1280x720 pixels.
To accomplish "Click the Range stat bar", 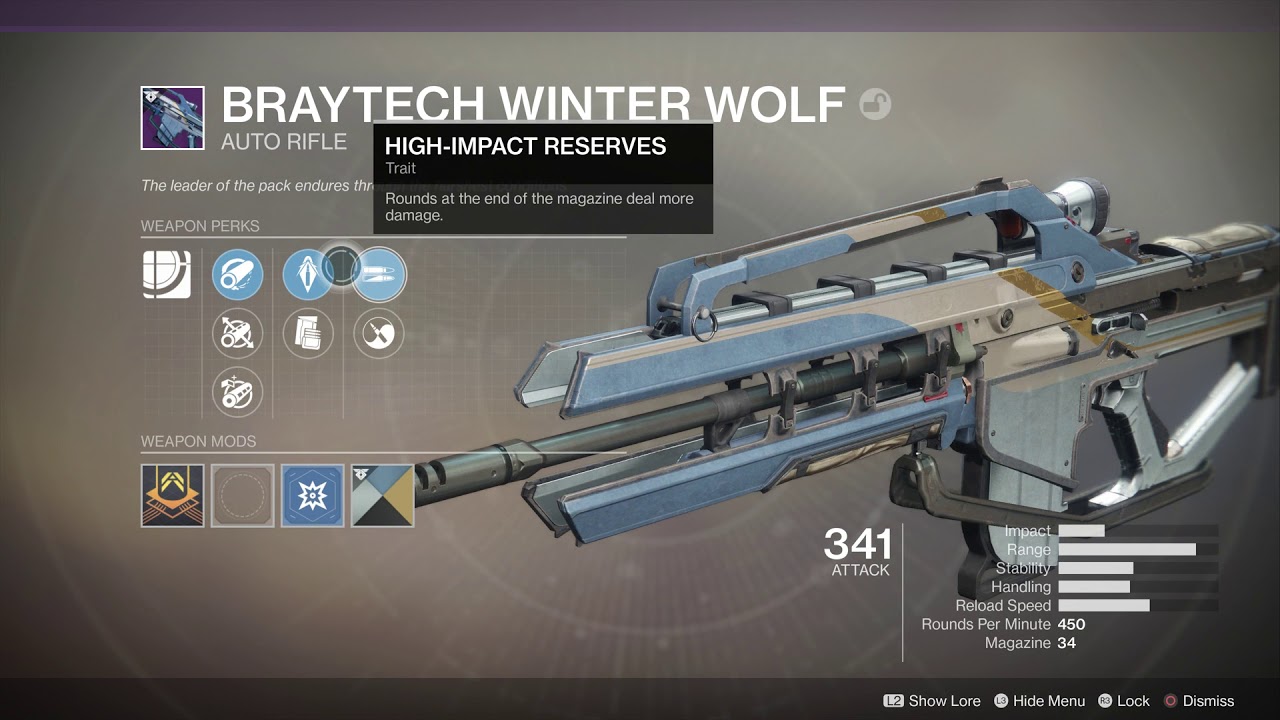I will tap(1128, 549).
